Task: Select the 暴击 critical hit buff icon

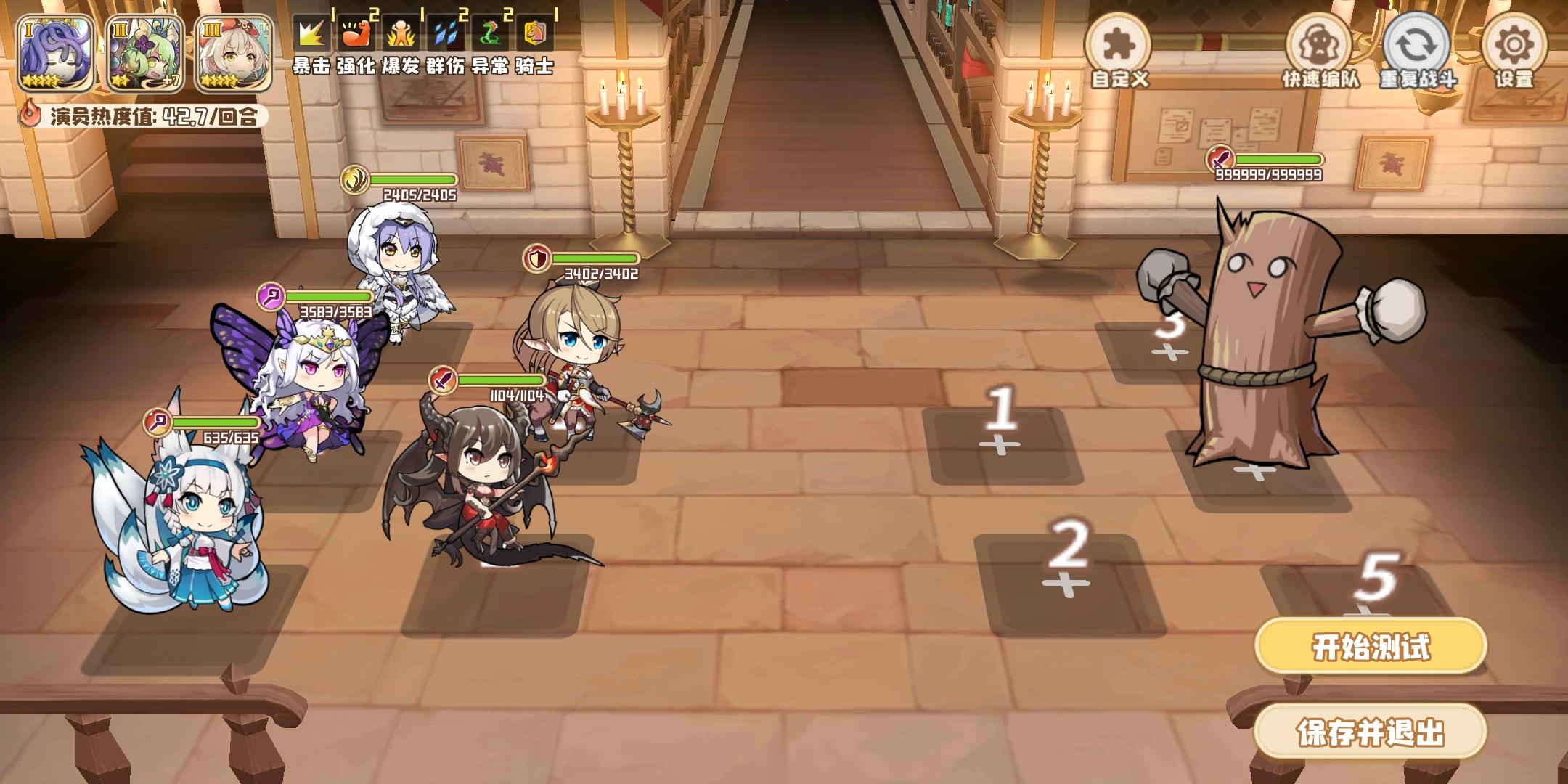Action: 311,33
